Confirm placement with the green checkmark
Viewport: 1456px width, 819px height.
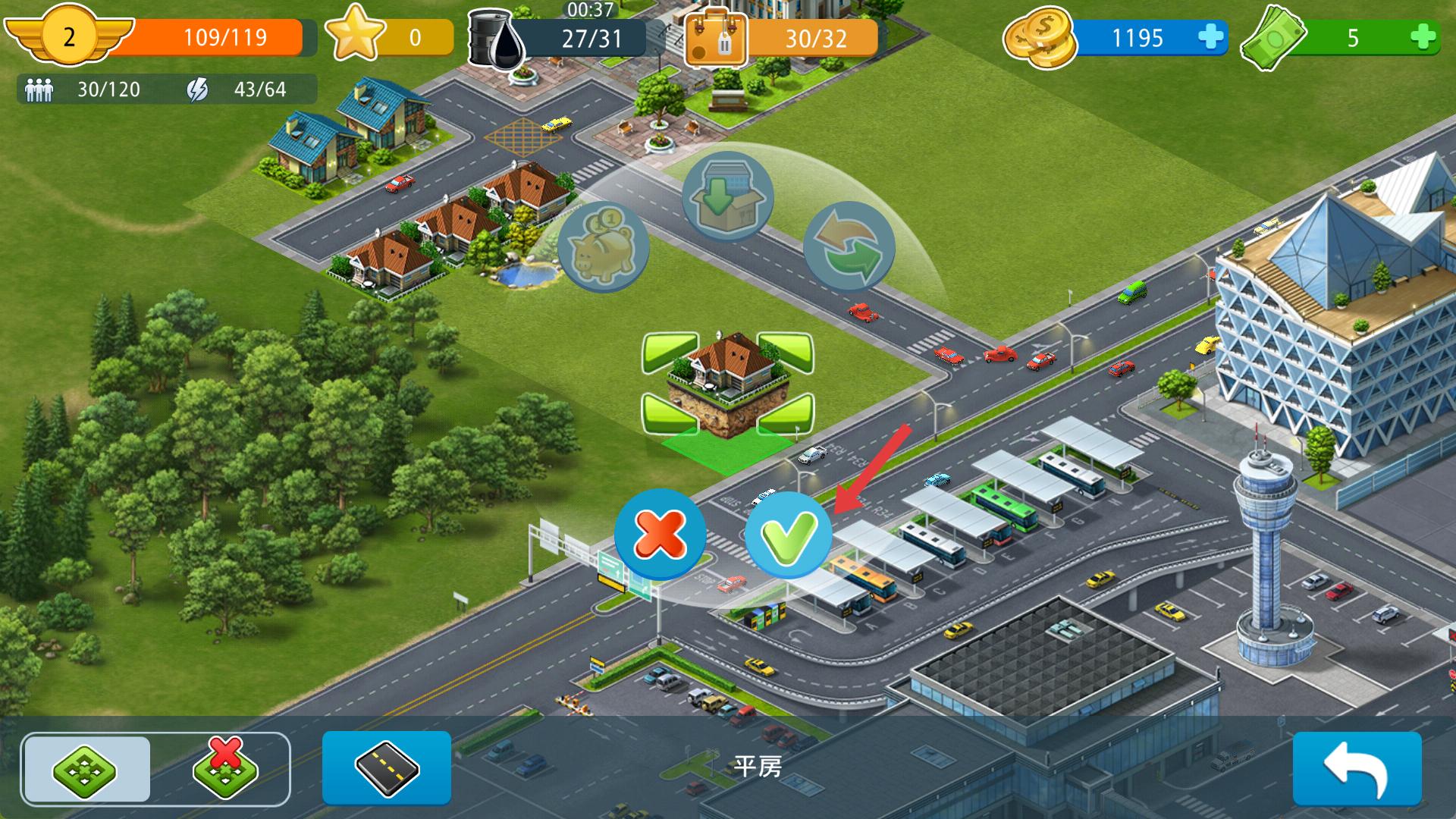(788, 535)
